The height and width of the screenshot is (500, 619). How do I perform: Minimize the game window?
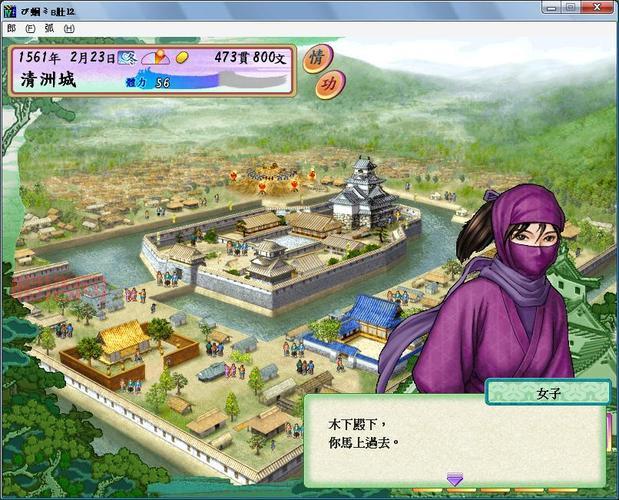tap(551, 7)
